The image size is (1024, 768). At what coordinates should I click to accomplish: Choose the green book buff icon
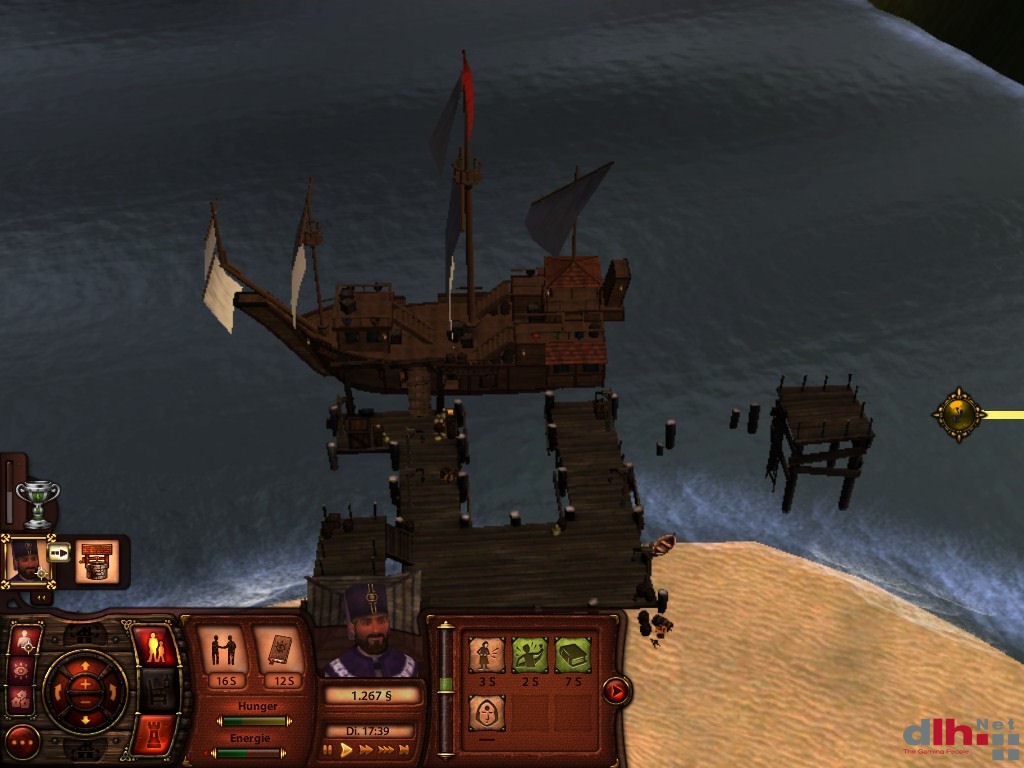point(572,655)
